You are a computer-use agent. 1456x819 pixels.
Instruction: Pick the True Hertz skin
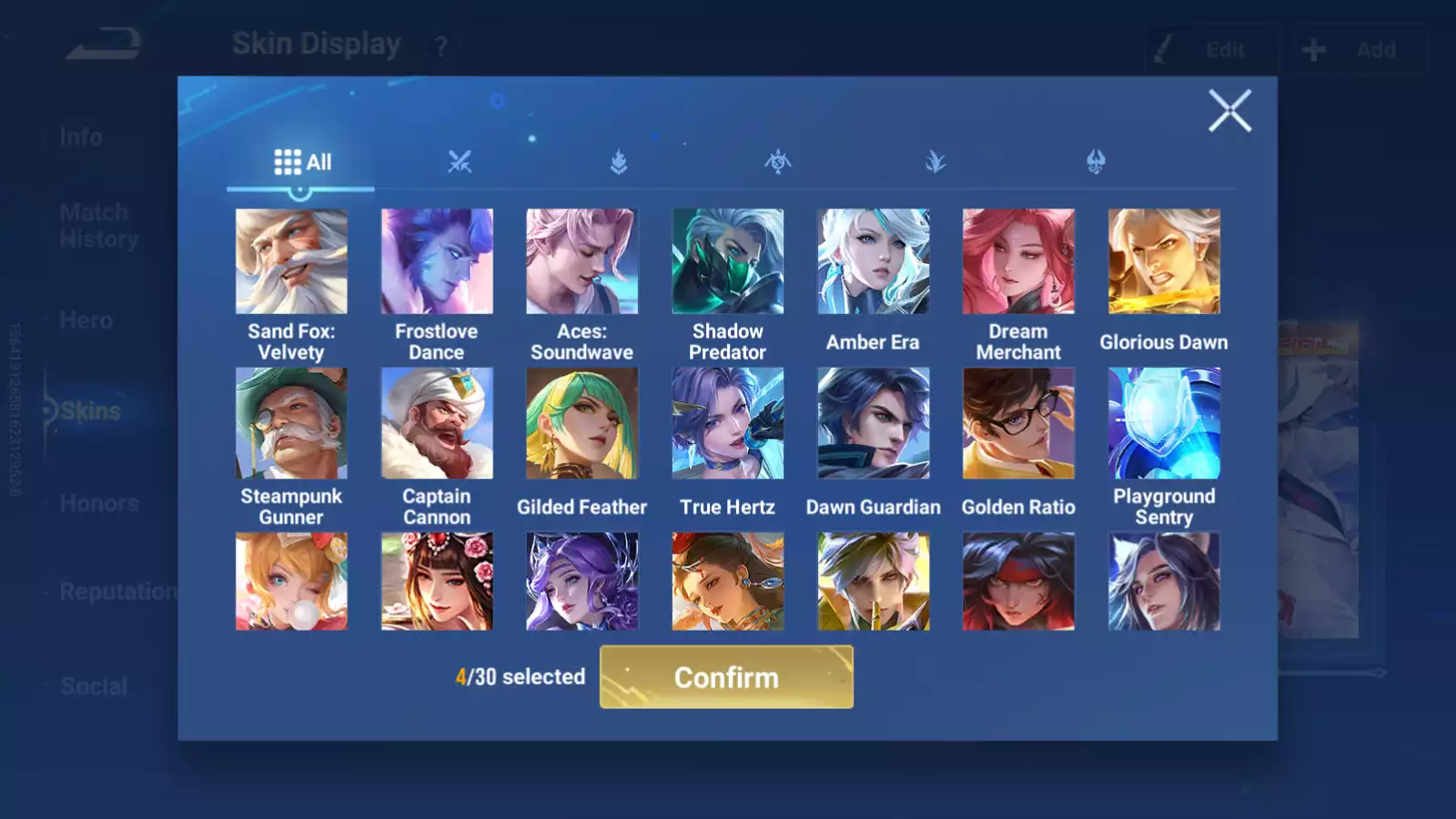(x=727, y=423)
